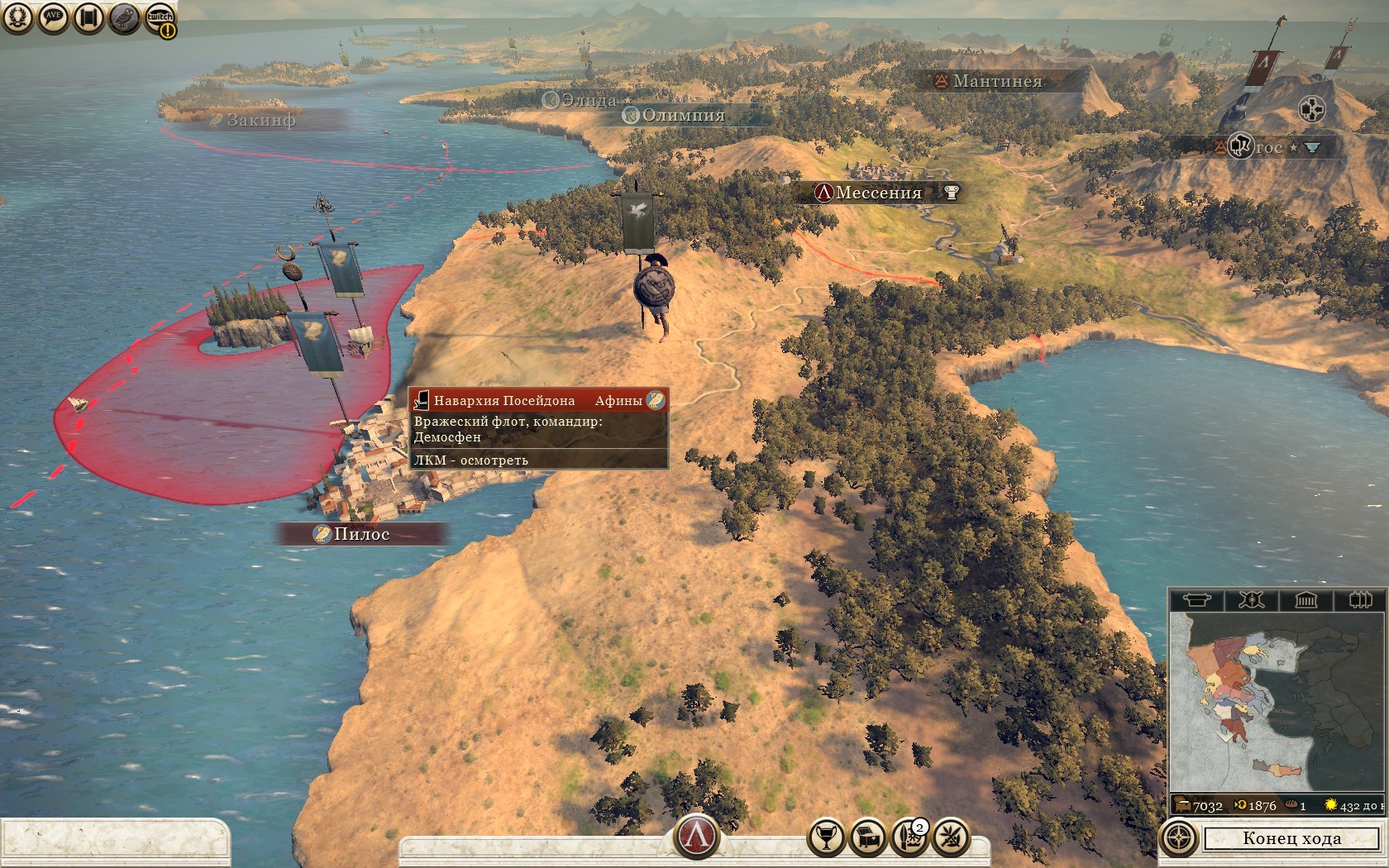
Task: Open the treasure chest finance button
Action: pos(868,837)
